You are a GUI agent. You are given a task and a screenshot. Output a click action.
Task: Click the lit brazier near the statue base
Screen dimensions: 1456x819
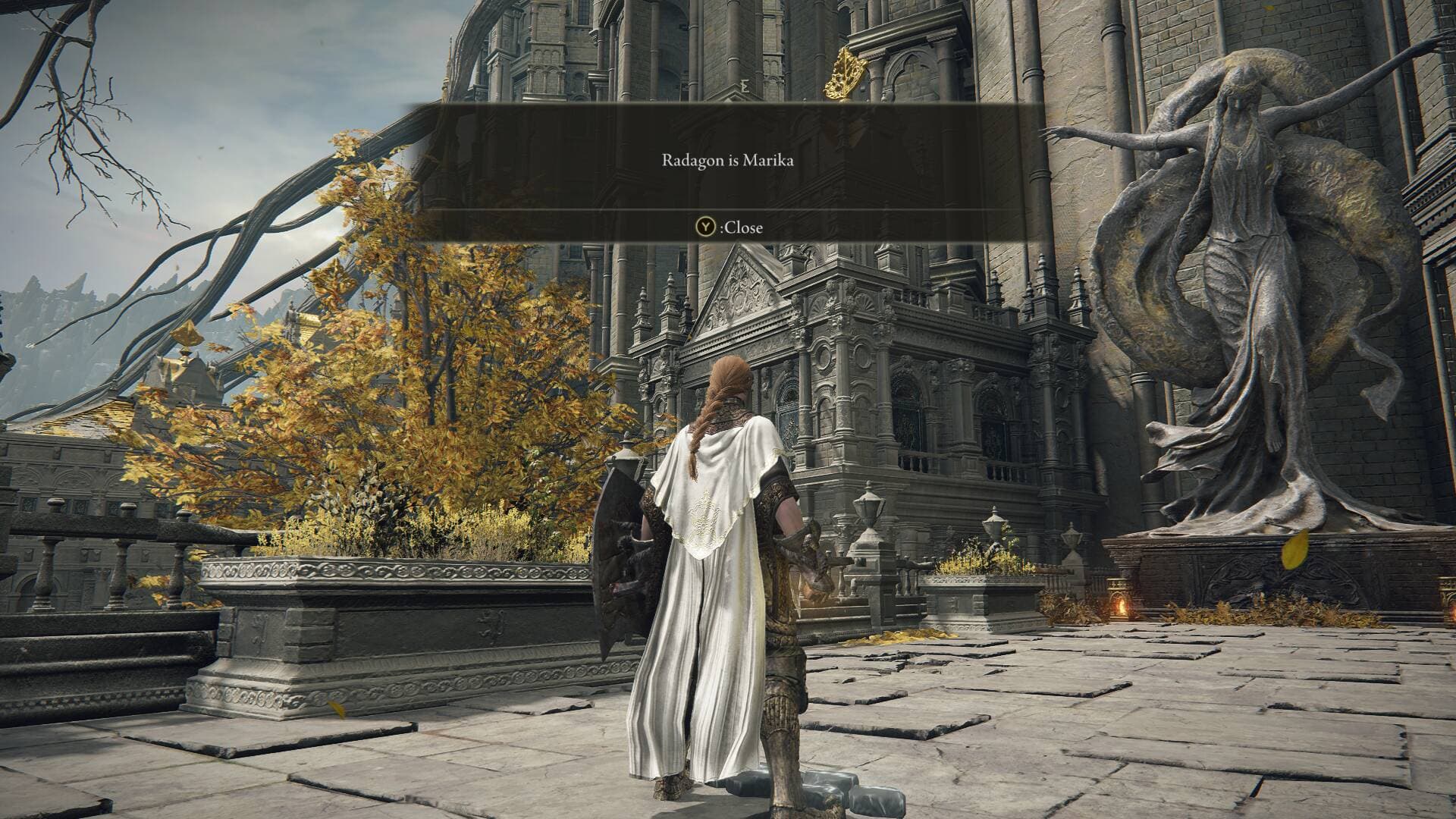[x=1122, y=607]
